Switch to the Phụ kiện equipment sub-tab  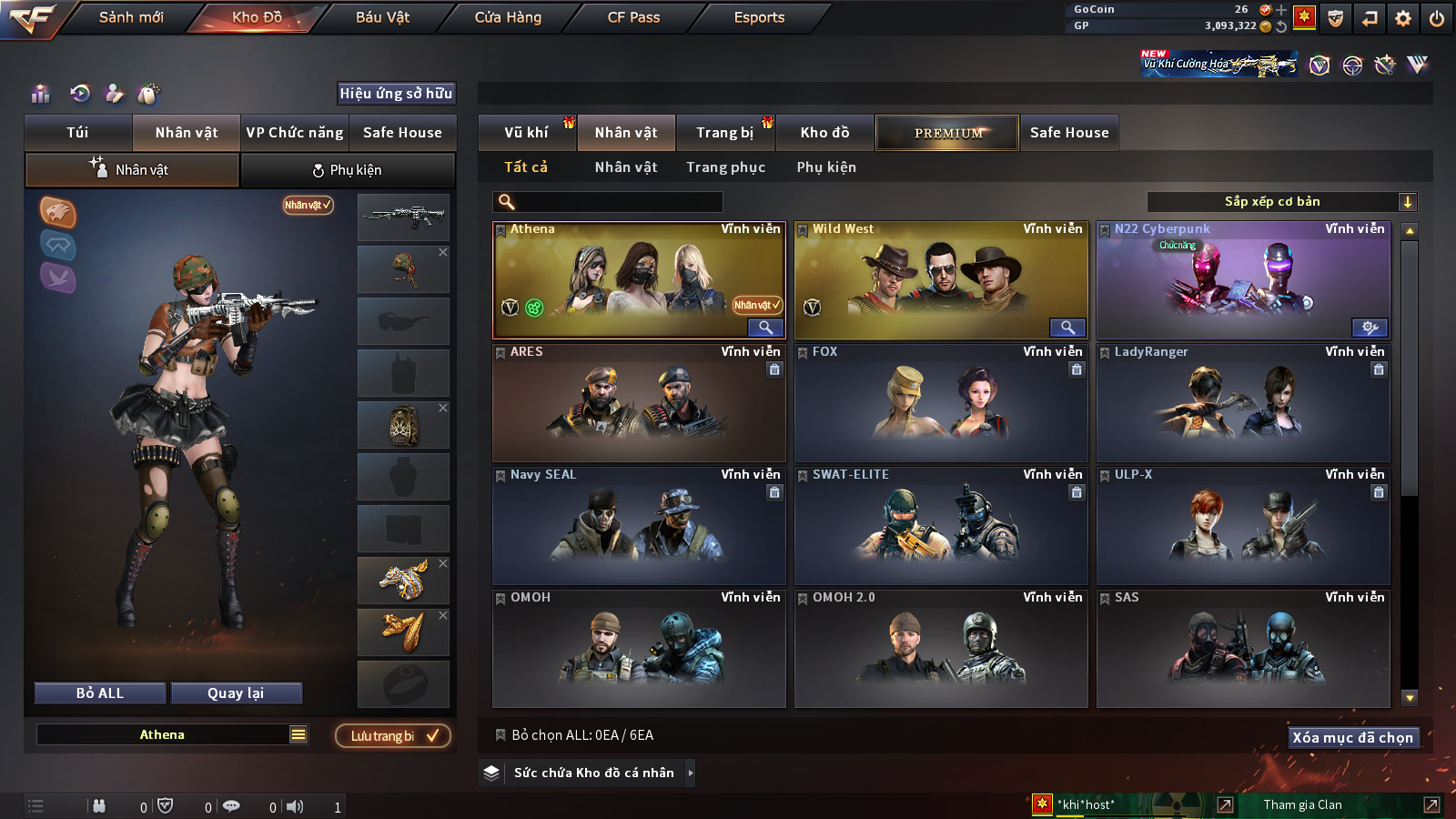[348, 170]
